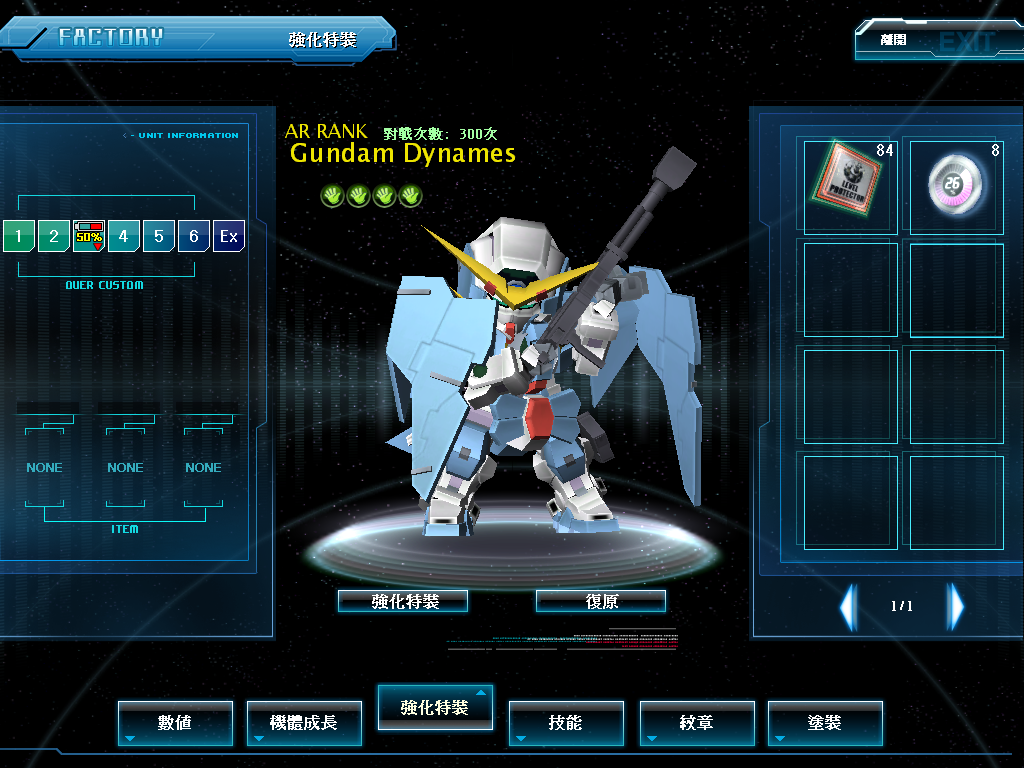Go to the next inventory page
This screenshot has height=768, width=1024.
coord(956,606)
